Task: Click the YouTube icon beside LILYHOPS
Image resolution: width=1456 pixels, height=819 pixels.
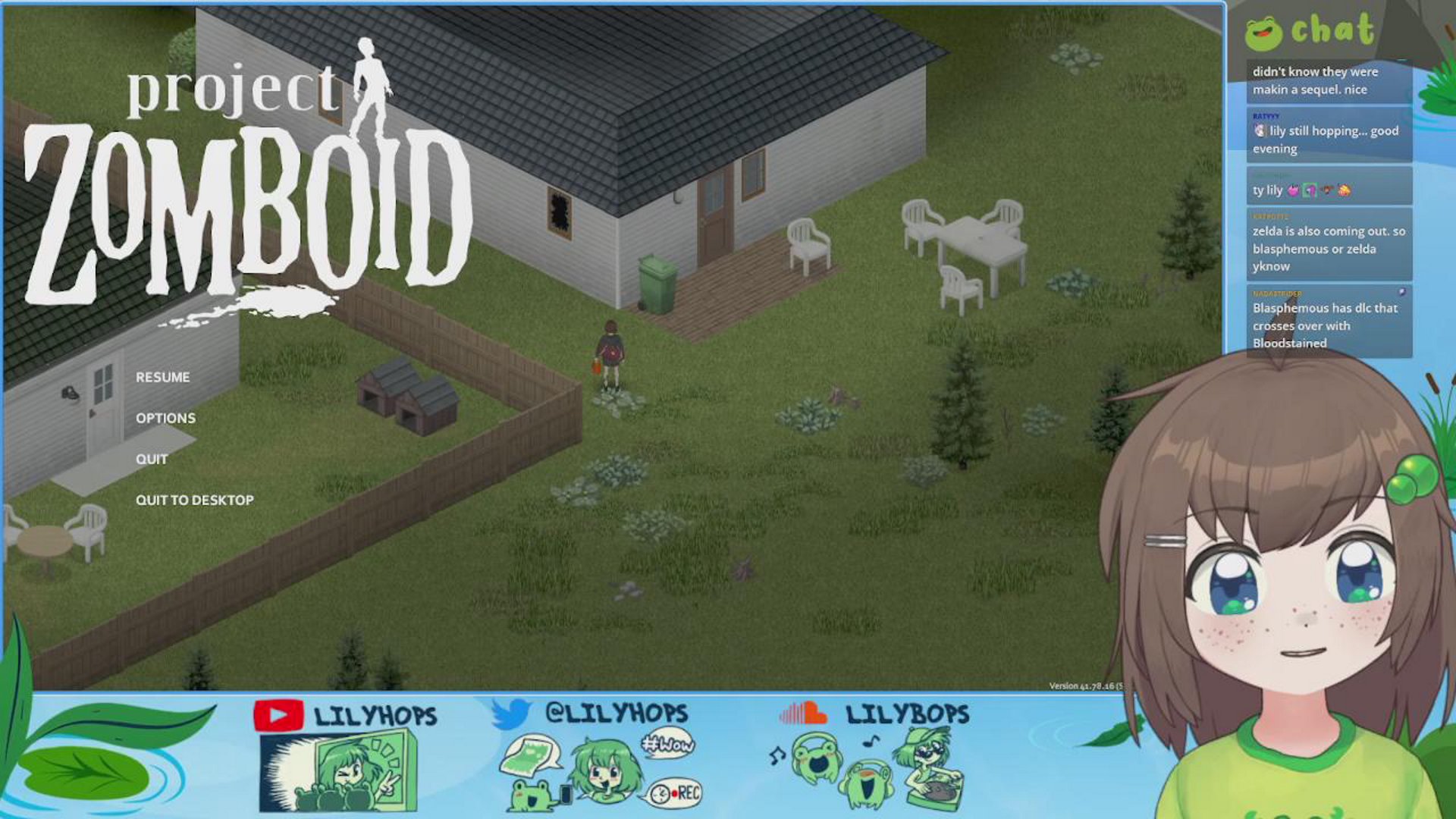Action: 278,714
